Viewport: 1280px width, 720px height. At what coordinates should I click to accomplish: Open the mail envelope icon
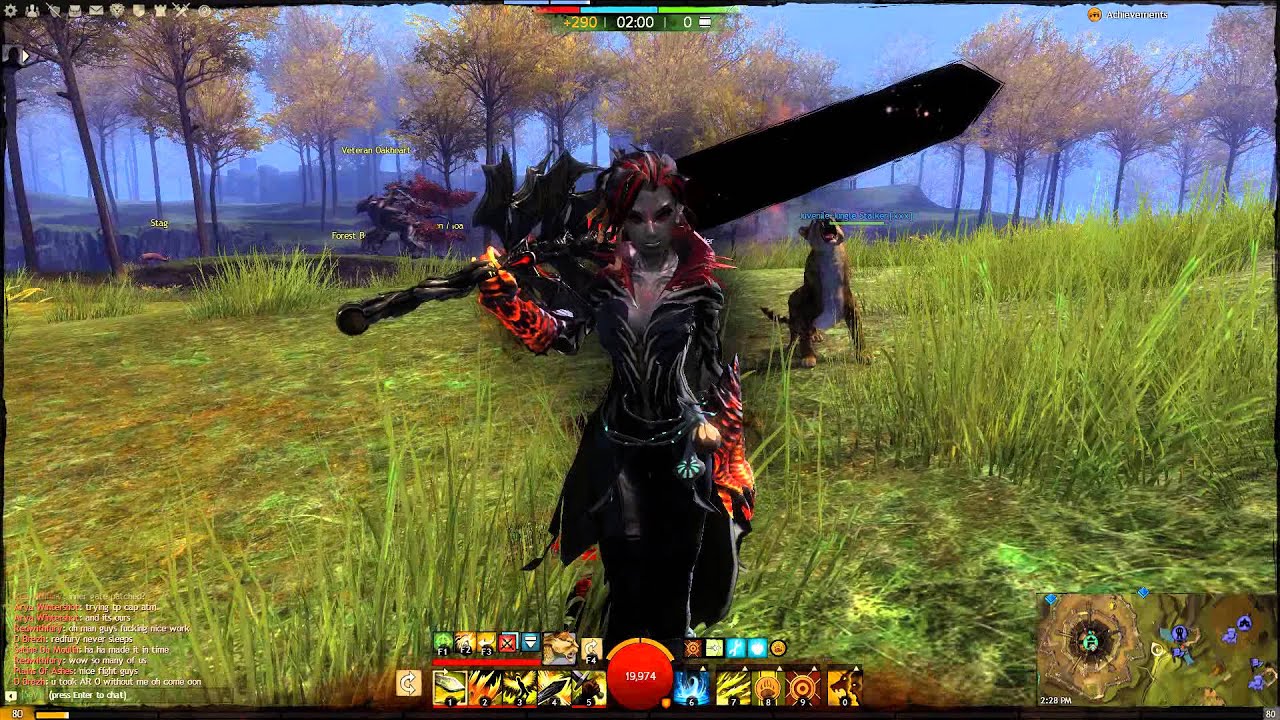[96, 8]
